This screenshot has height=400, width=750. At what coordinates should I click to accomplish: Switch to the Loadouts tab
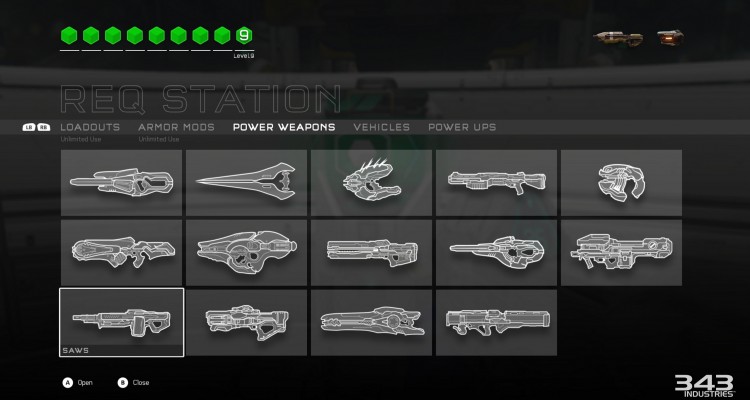[x=90, y=128]
